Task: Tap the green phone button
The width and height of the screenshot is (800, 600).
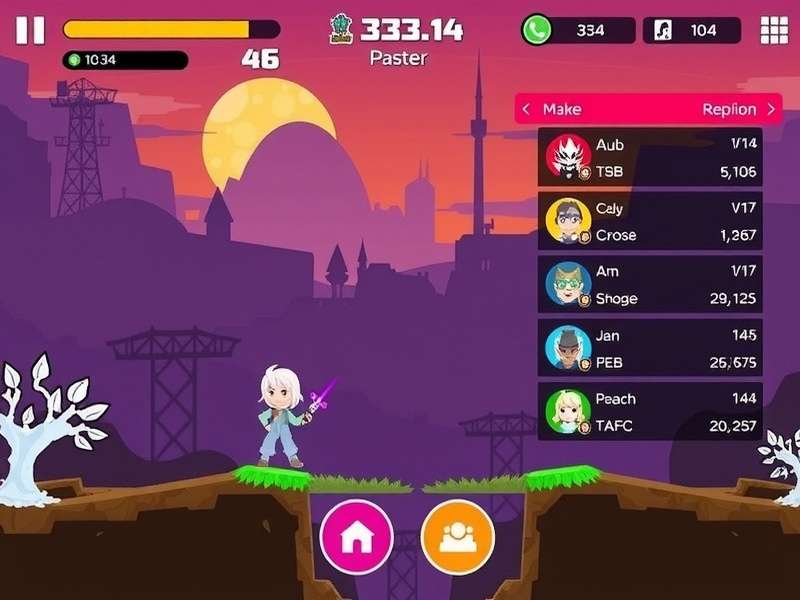Action: coord(538,30)
